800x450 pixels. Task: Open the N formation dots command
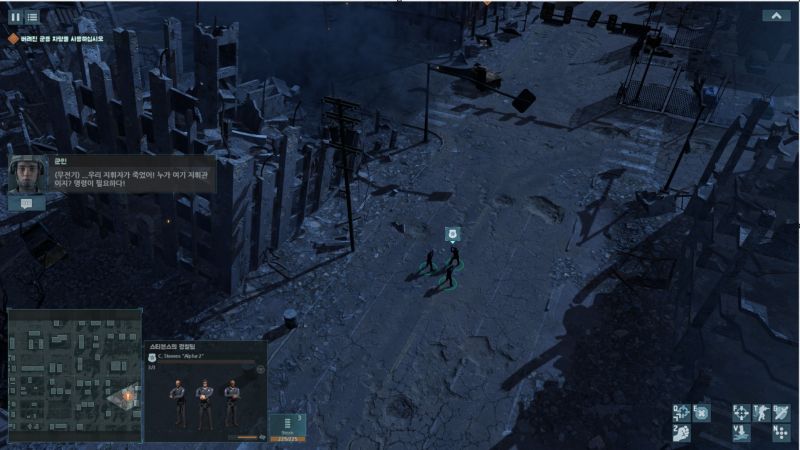pyautogui.click(x=781, y=432)
